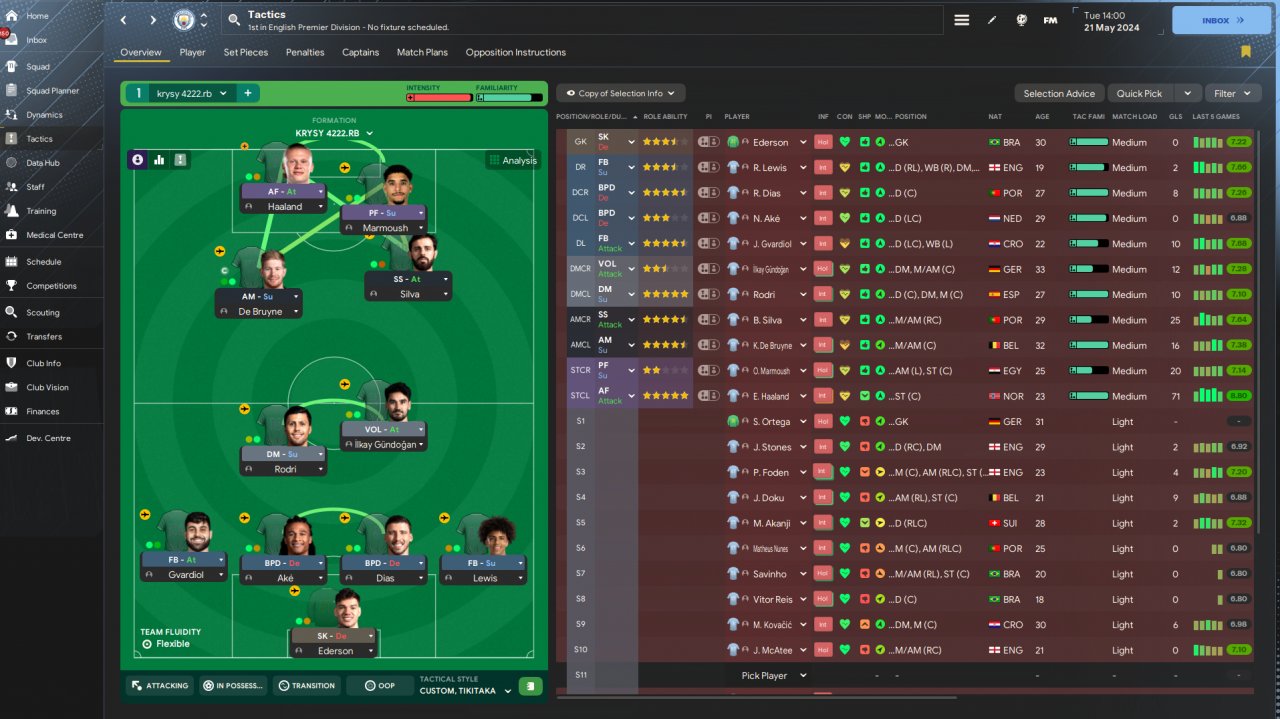The width and height of the screenshot is (1280, 719).
Task: Open the Scouting section
Action: pos(42,313)
